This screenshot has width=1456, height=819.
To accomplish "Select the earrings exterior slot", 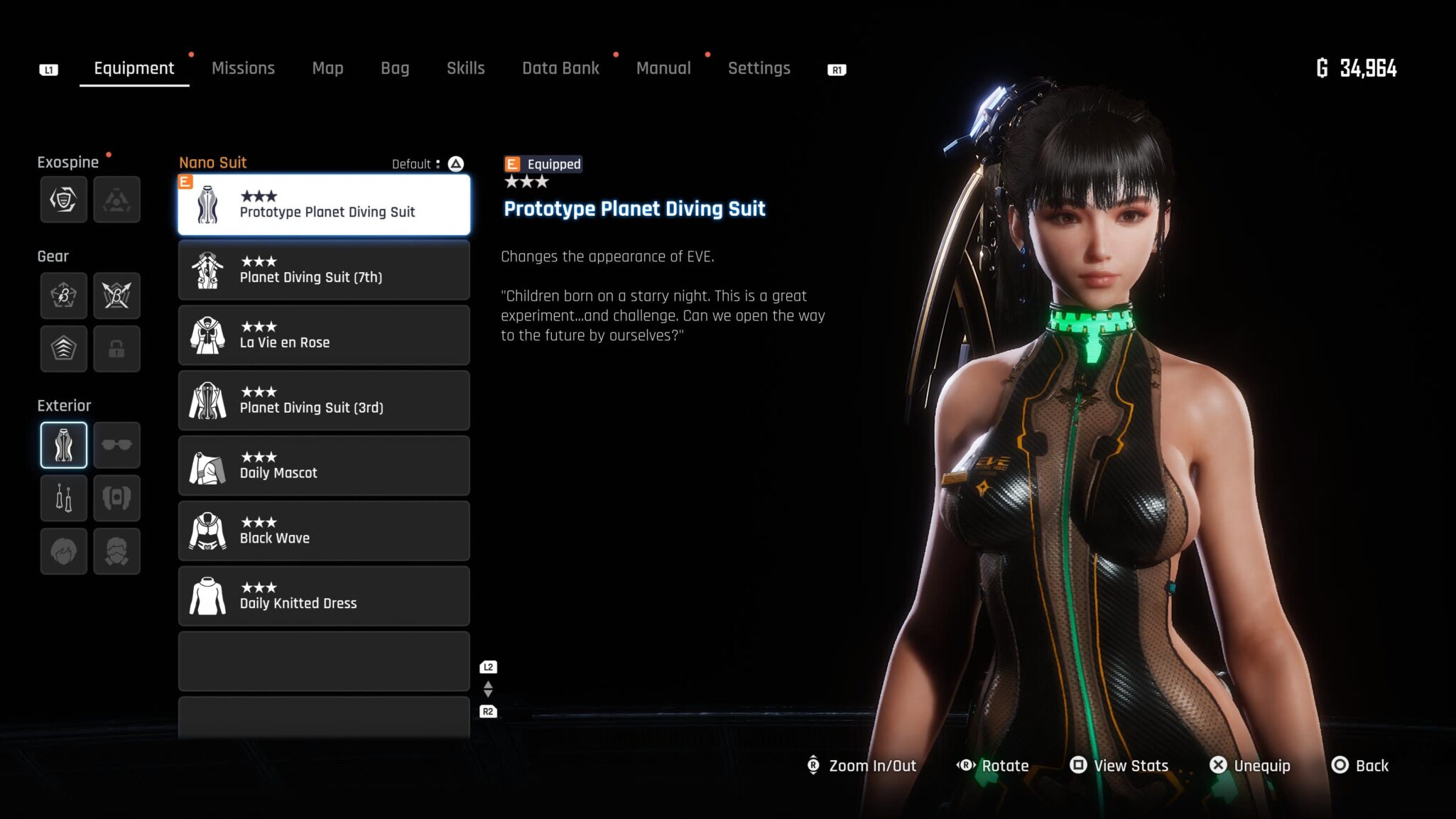I will click(x=64, y=498).
